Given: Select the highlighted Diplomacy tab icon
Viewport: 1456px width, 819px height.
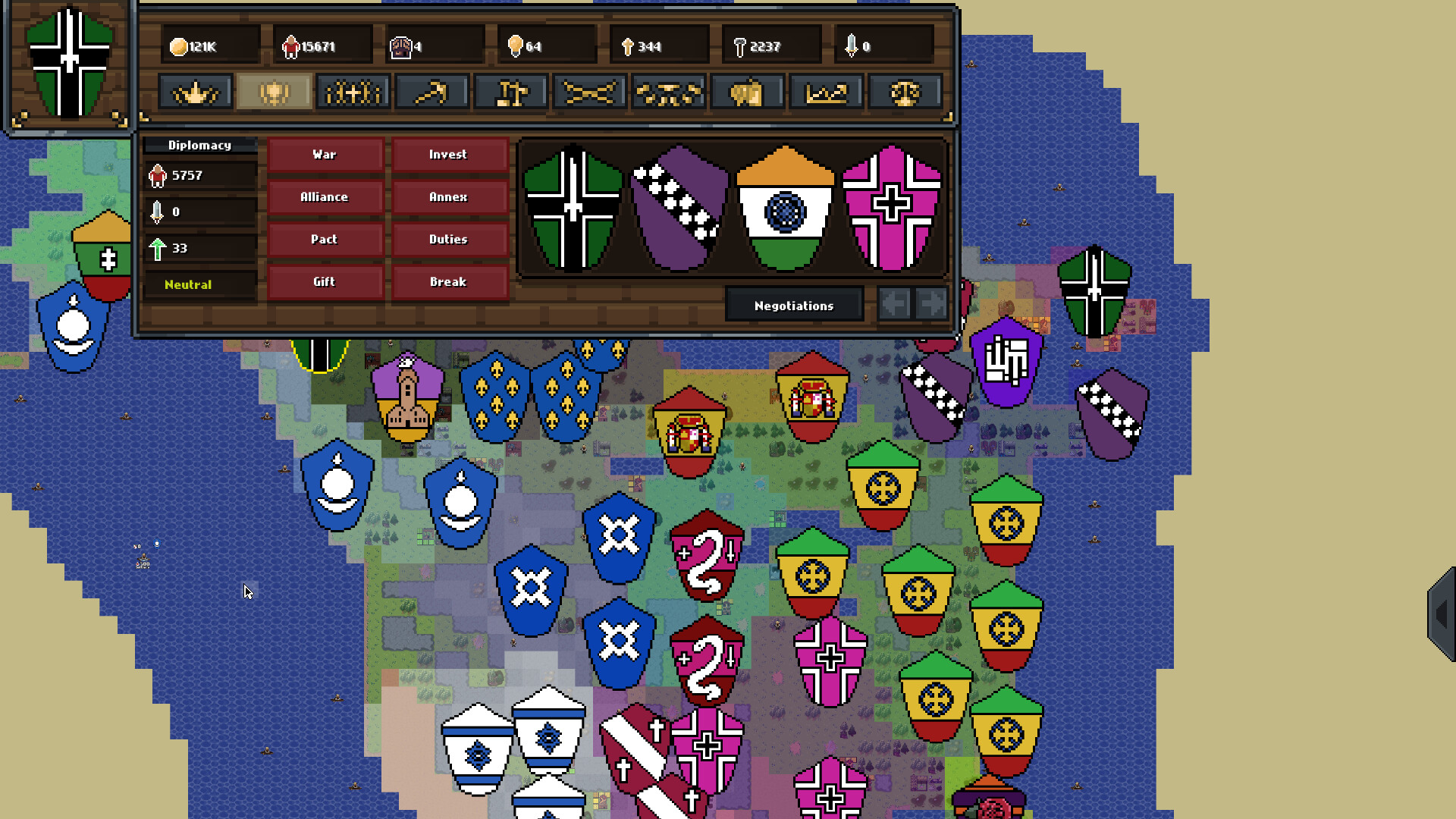Looking at the screenshot, I should pos(273,92).
